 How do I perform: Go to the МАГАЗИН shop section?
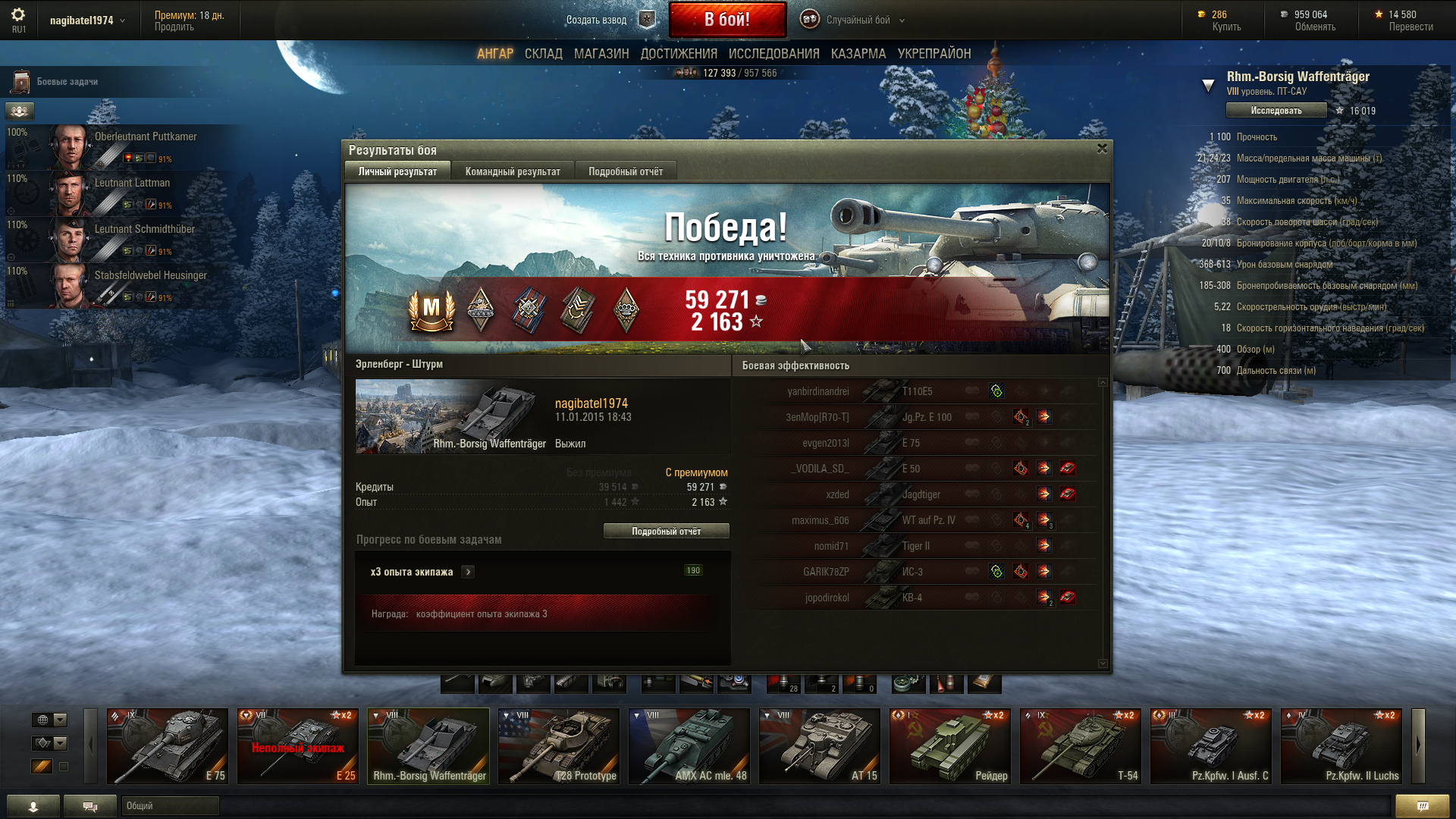601,54
